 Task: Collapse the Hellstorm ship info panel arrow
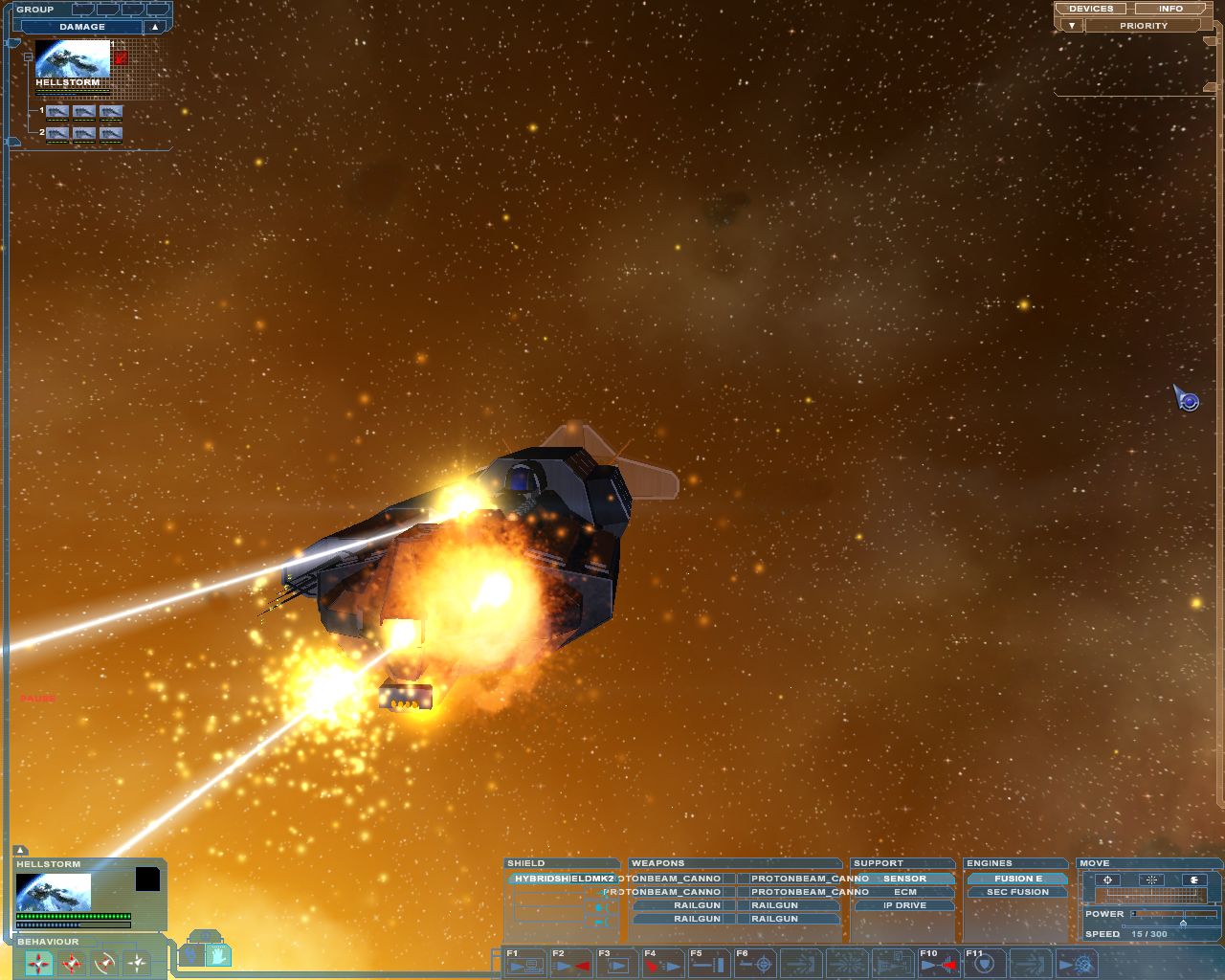(x=21, y=851)
